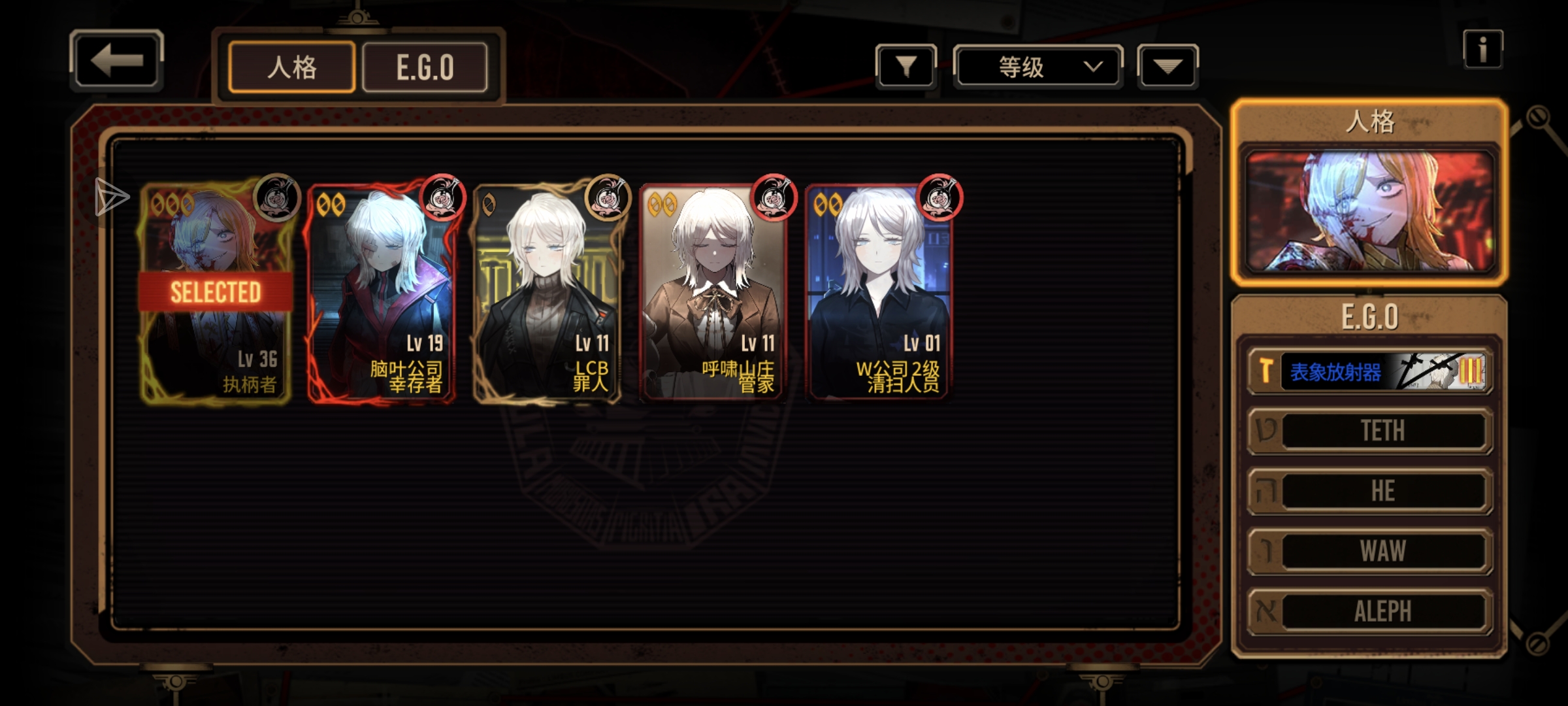Screen dimensions: 1568x706
Task: Click the selected identity portrait preview
Action: [1369, 210]
